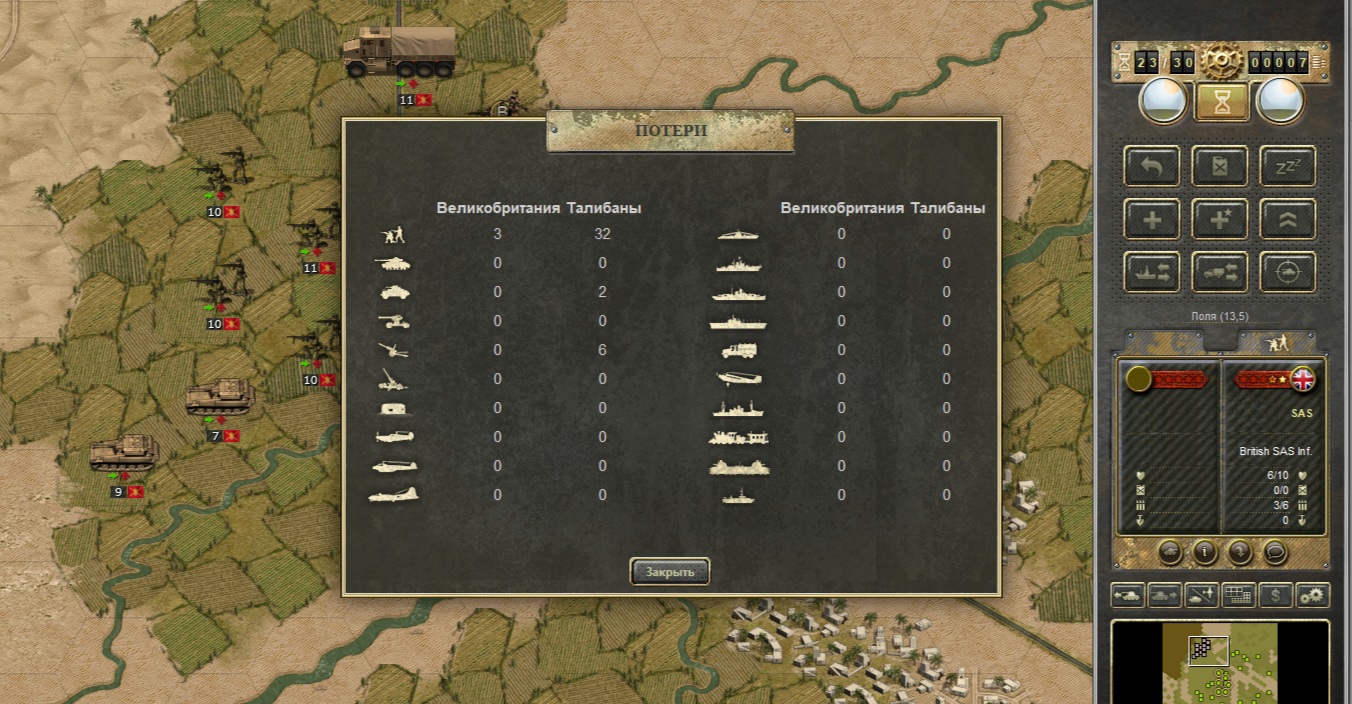Image resolution: width=1352 pixels, height=704 pixels.
Task: Open settings with the gears button
Action: tap(1312, 596)
